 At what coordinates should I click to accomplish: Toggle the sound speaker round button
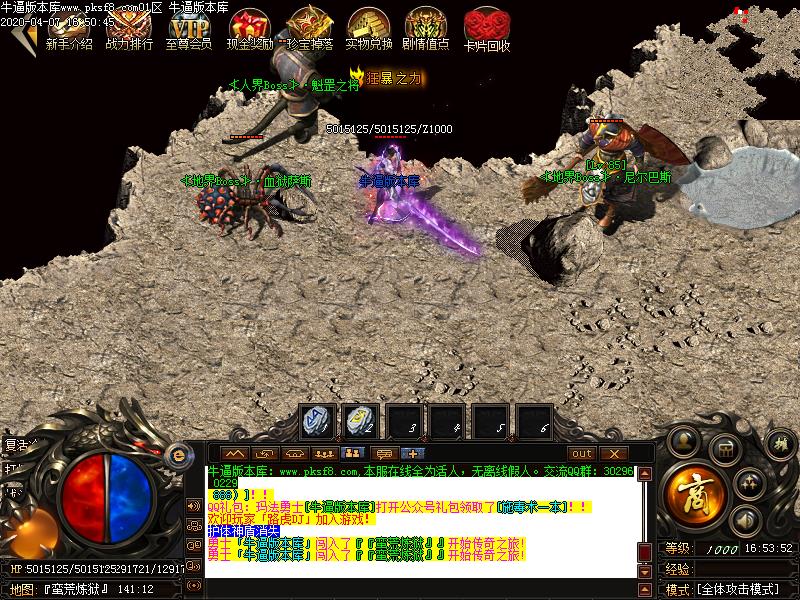click(x=744, y=520)
